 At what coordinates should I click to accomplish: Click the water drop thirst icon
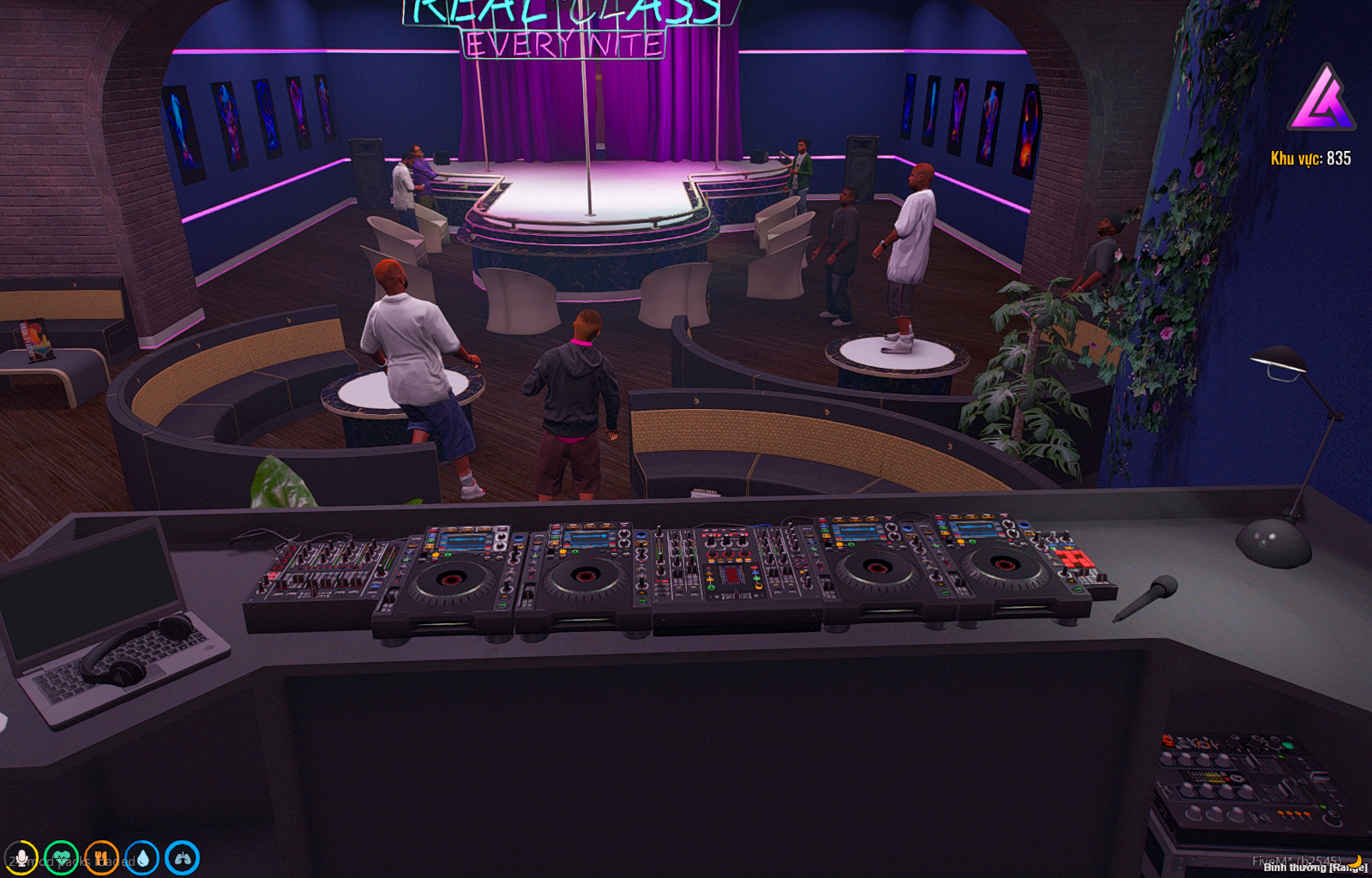pos(141,858)
